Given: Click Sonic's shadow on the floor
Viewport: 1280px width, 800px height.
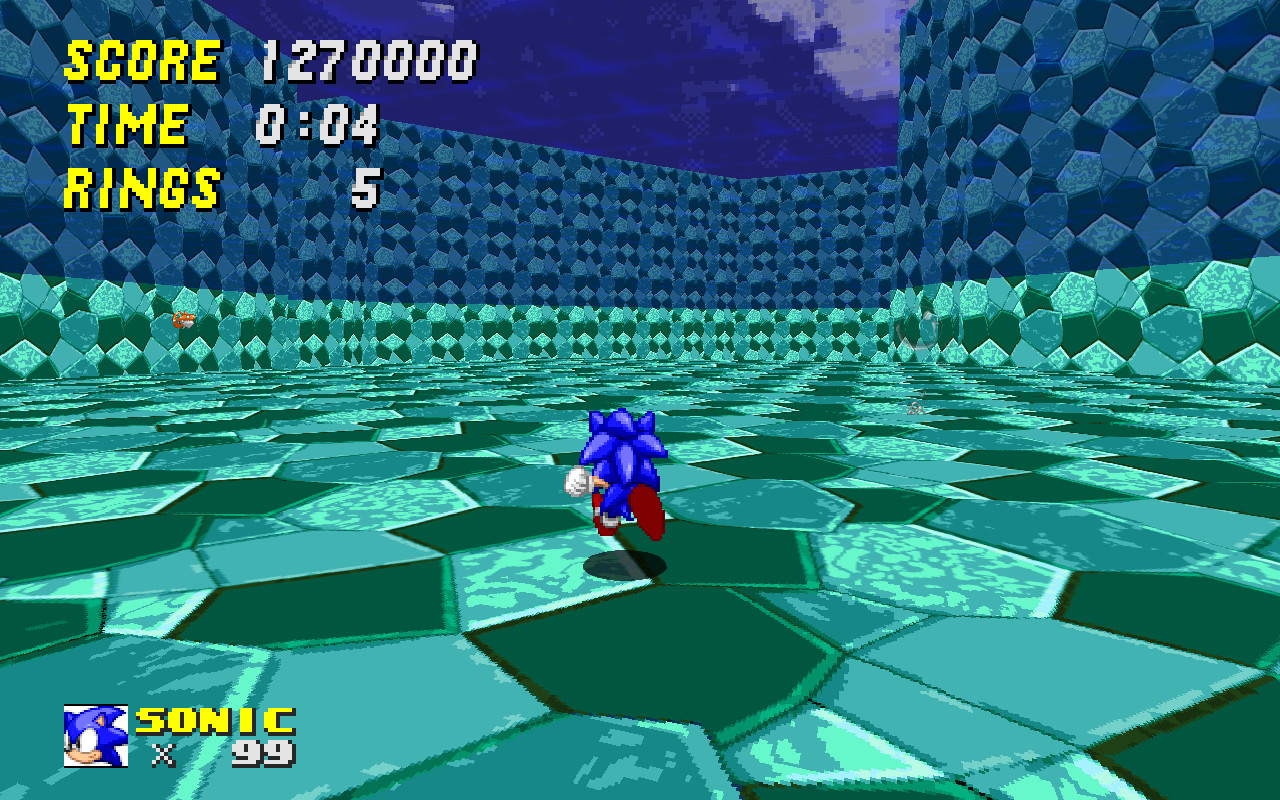Looking at the screenshot, I should (625, 565).
